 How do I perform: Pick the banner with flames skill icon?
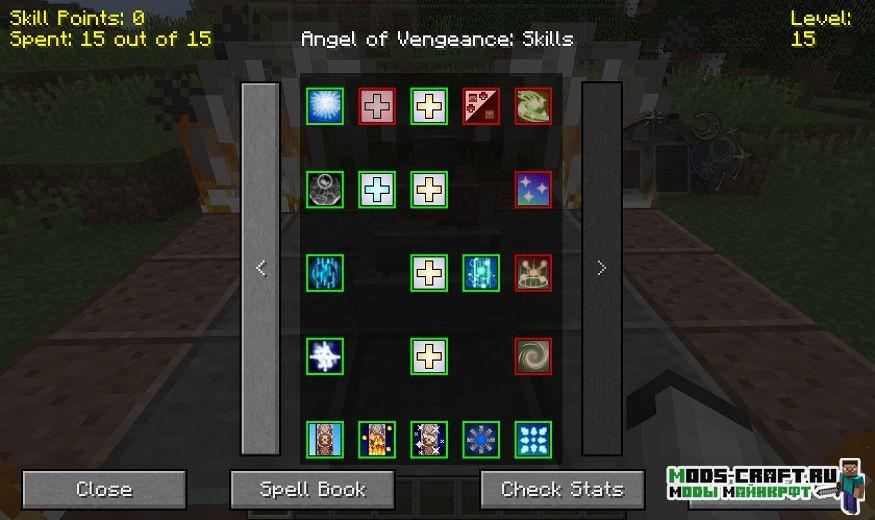(x=377, y=439)
